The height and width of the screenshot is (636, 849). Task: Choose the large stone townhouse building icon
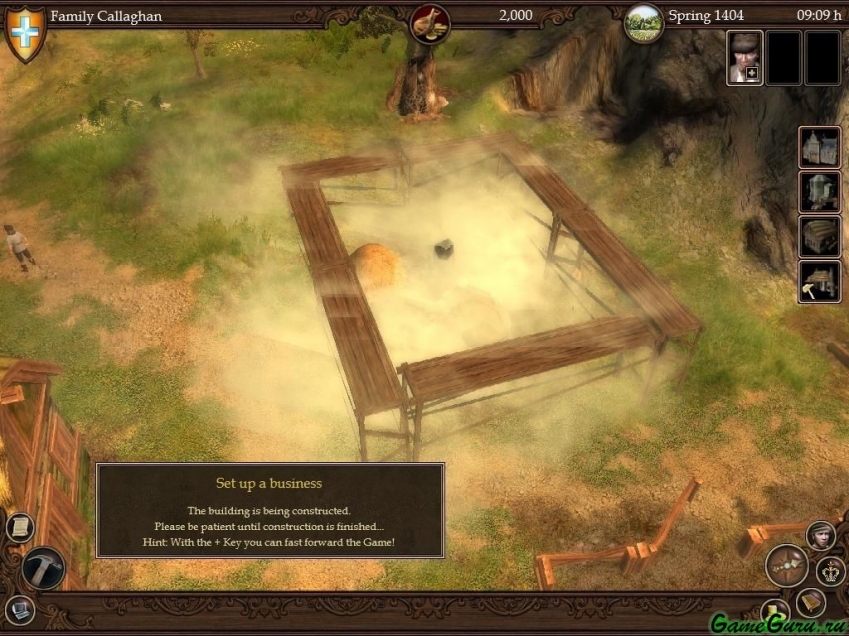[x=819, y=147]
